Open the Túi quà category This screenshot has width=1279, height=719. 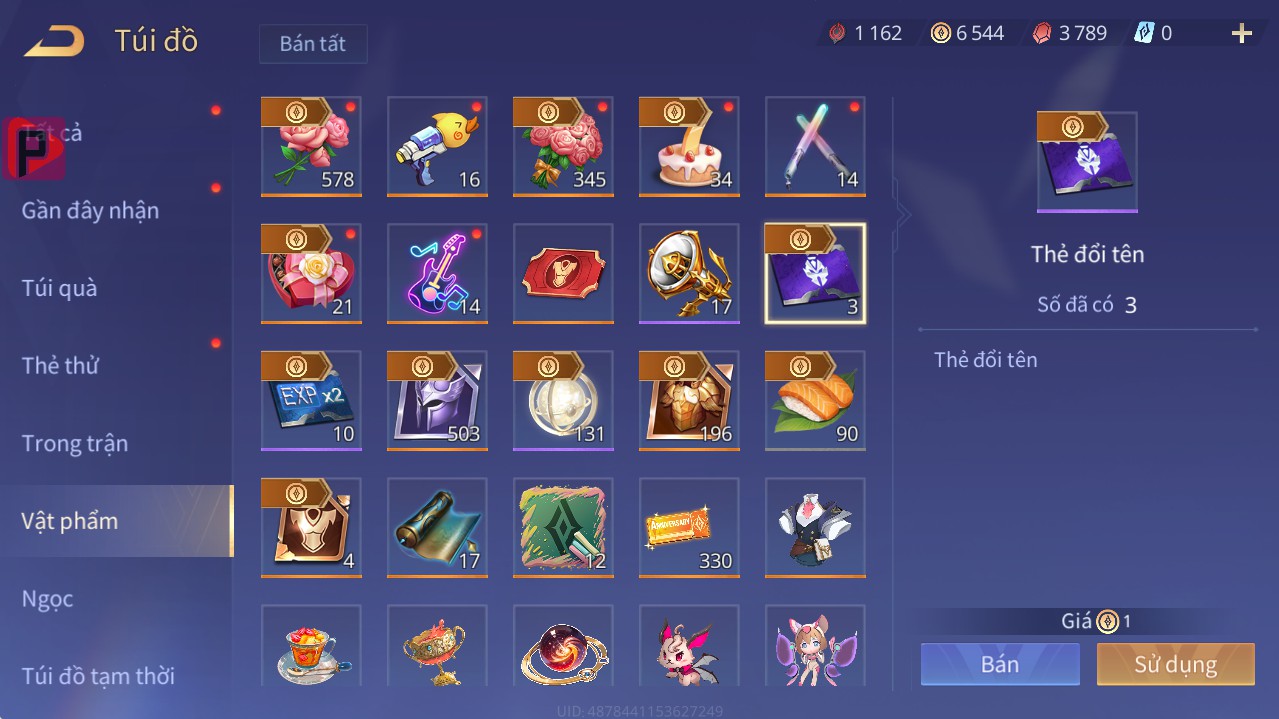(60, 288)
